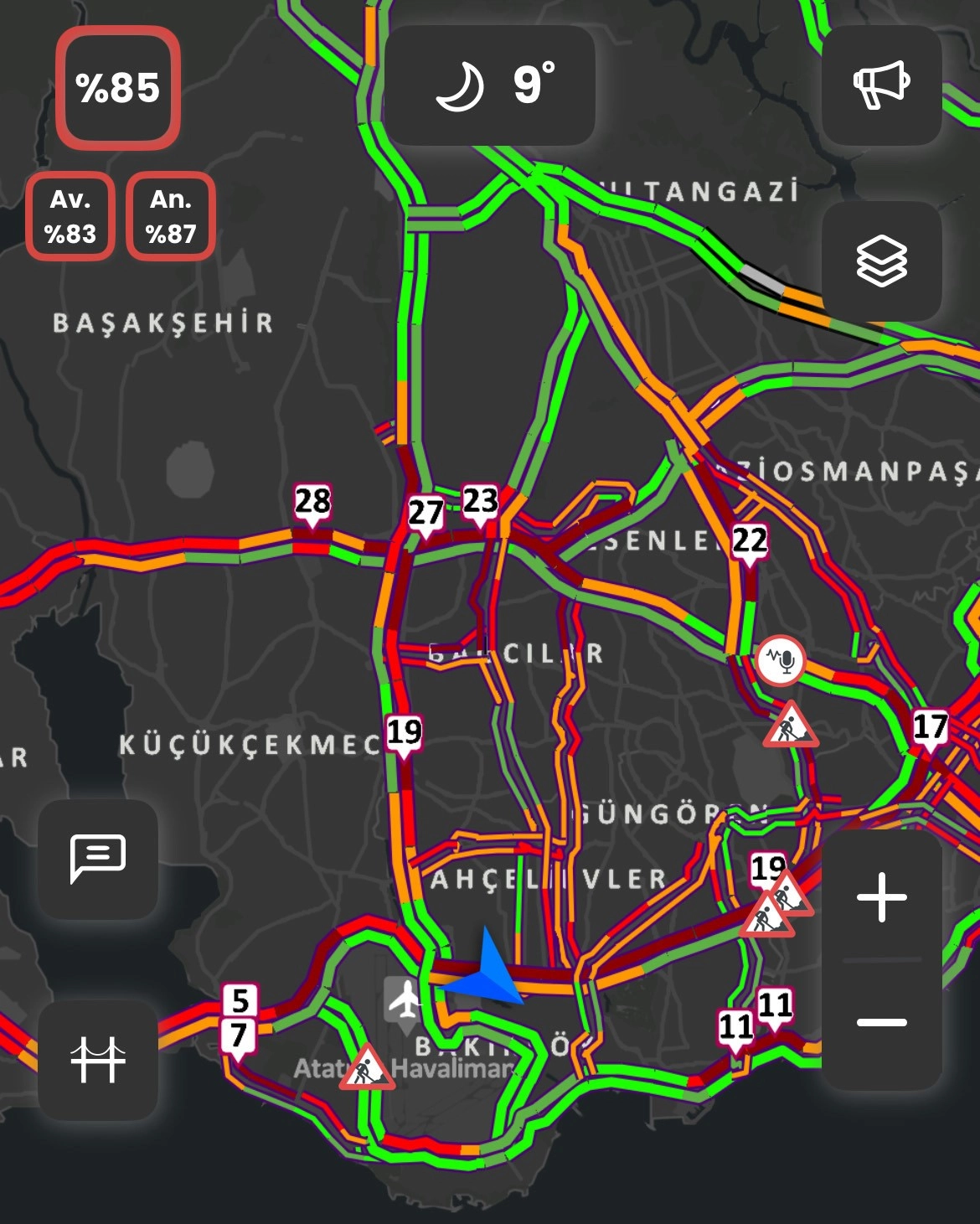Select the travel time marker labeled 28

point(312,503)
